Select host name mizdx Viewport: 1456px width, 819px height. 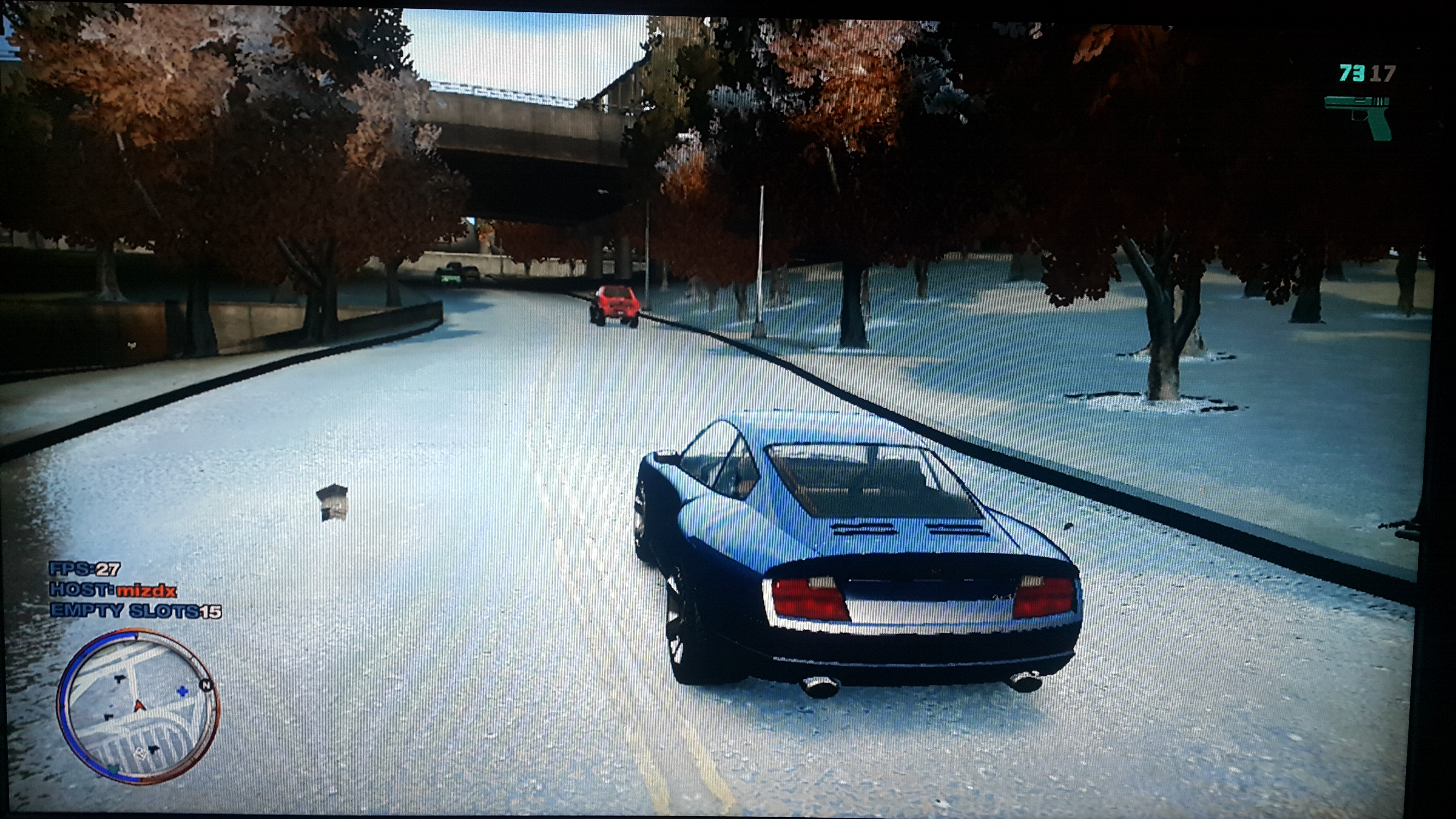pos(146,591)
